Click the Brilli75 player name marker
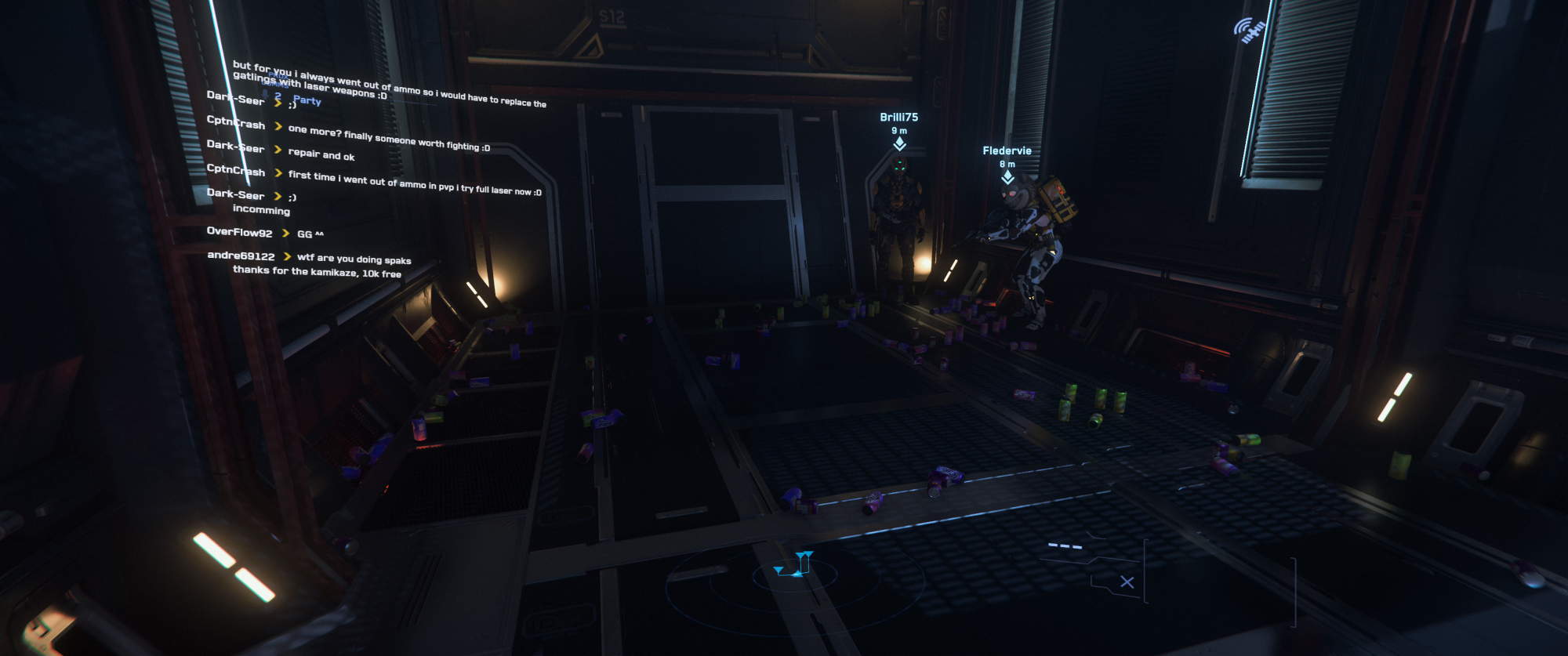The height and width of the screenshot is (656, 1568). coord(898,118)
